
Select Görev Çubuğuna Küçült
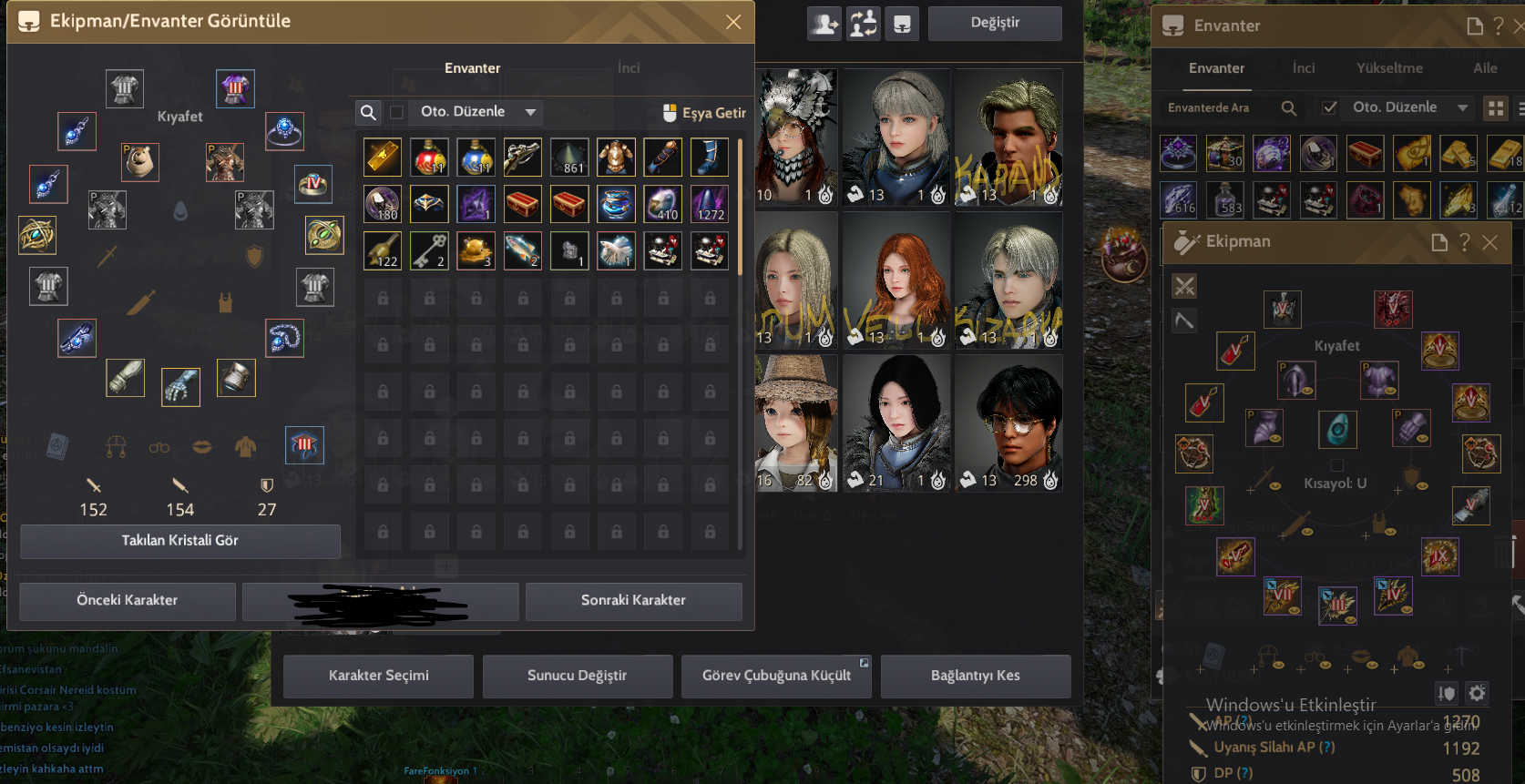point(776,676)
